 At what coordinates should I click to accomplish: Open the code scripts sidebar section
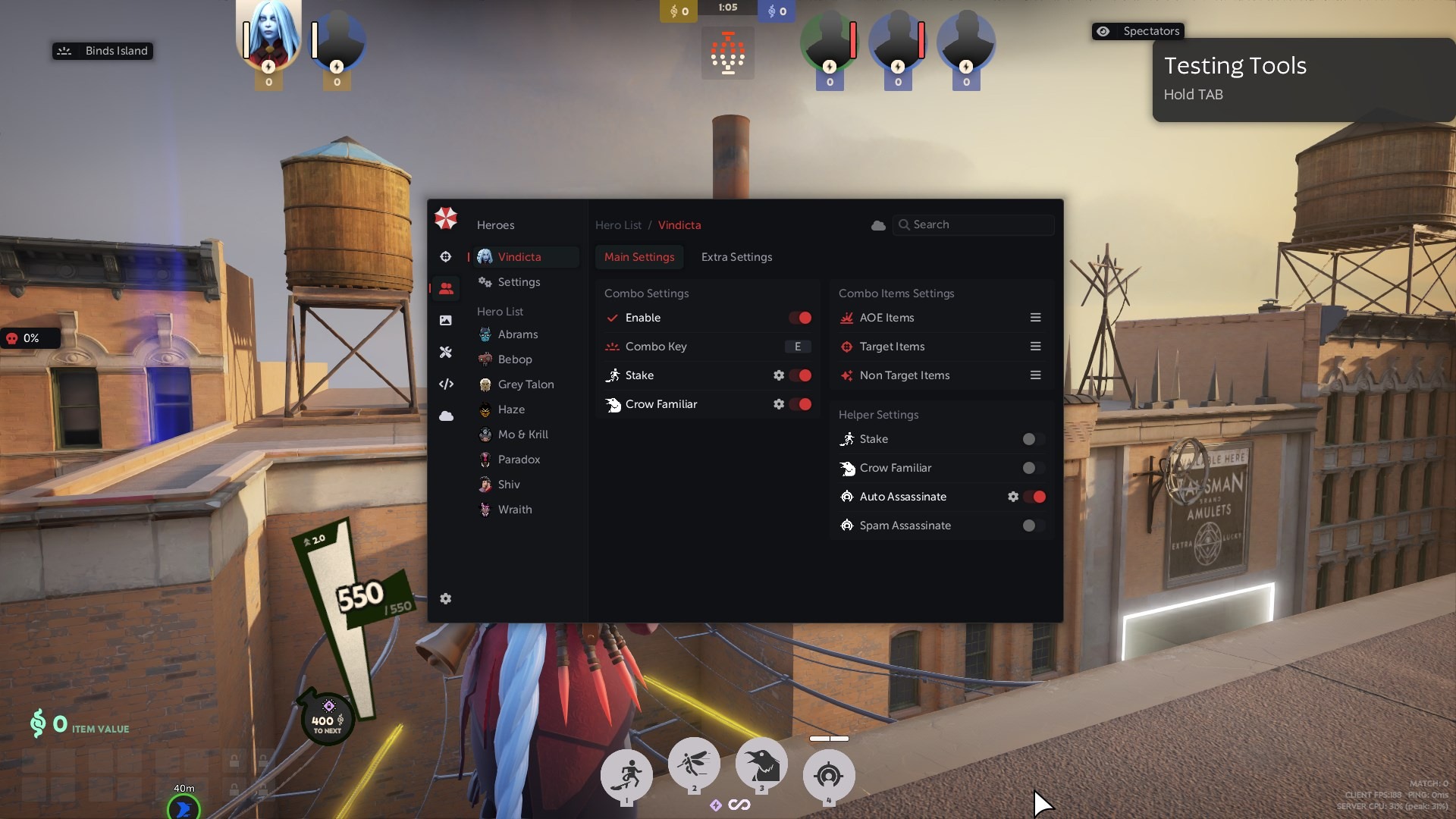[446, 384]
